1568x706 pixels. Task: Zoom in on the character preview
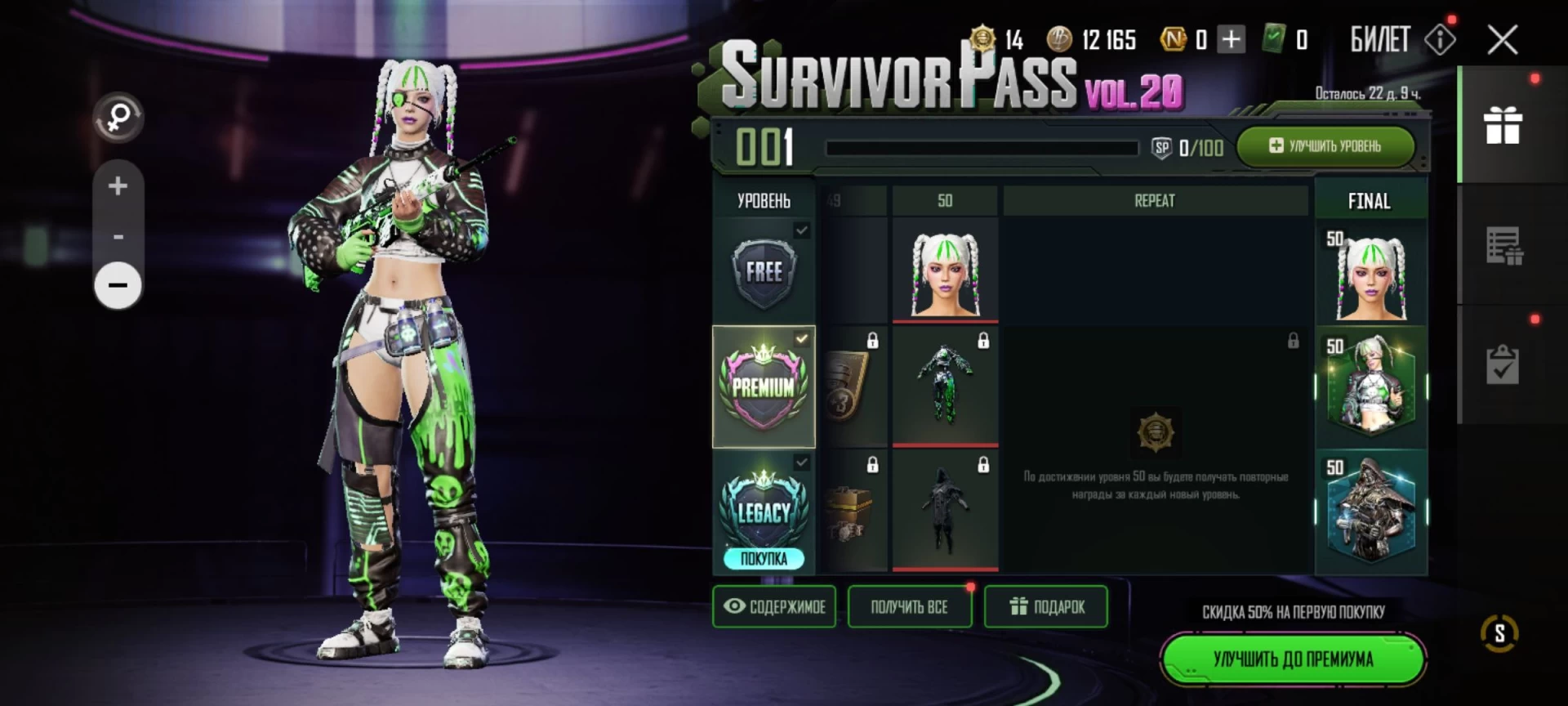click(x=118, y=186)
